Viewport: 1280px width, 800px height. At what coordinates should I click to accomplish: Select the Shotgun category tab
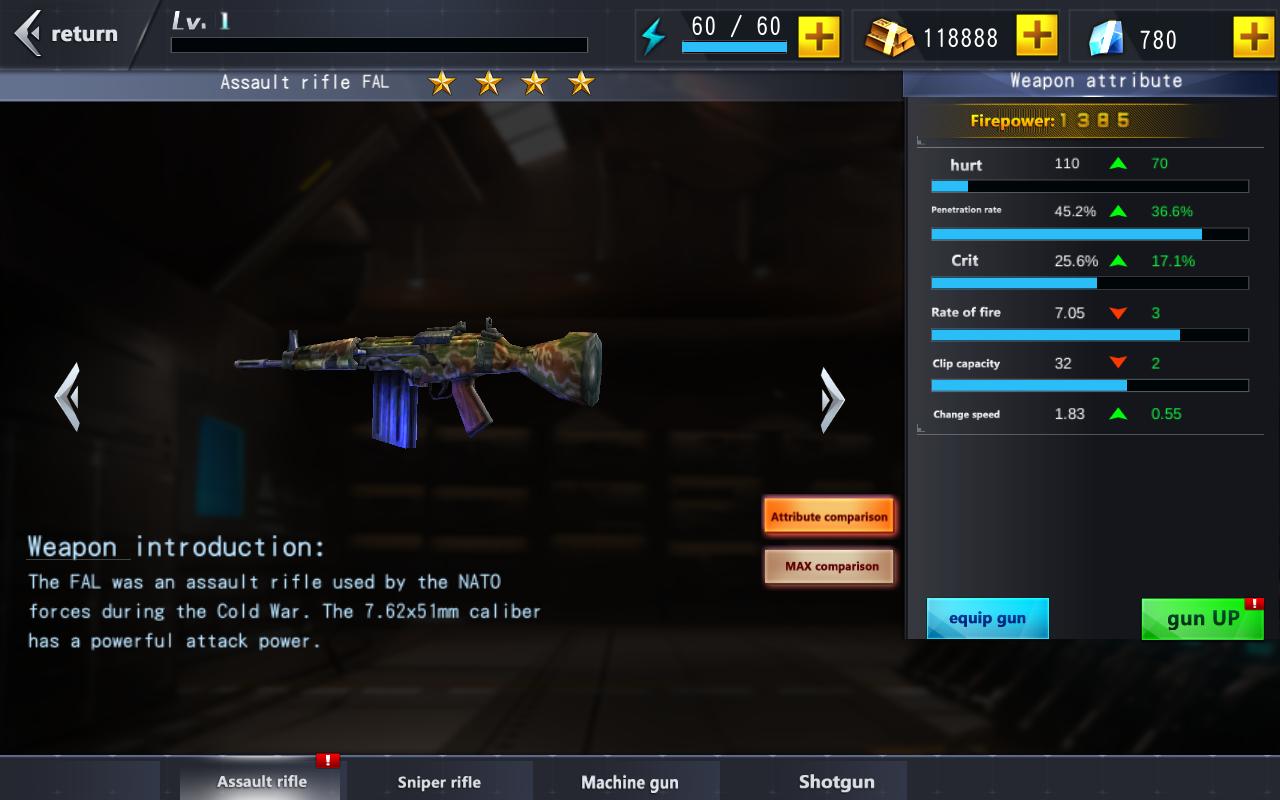pos(836,782)
